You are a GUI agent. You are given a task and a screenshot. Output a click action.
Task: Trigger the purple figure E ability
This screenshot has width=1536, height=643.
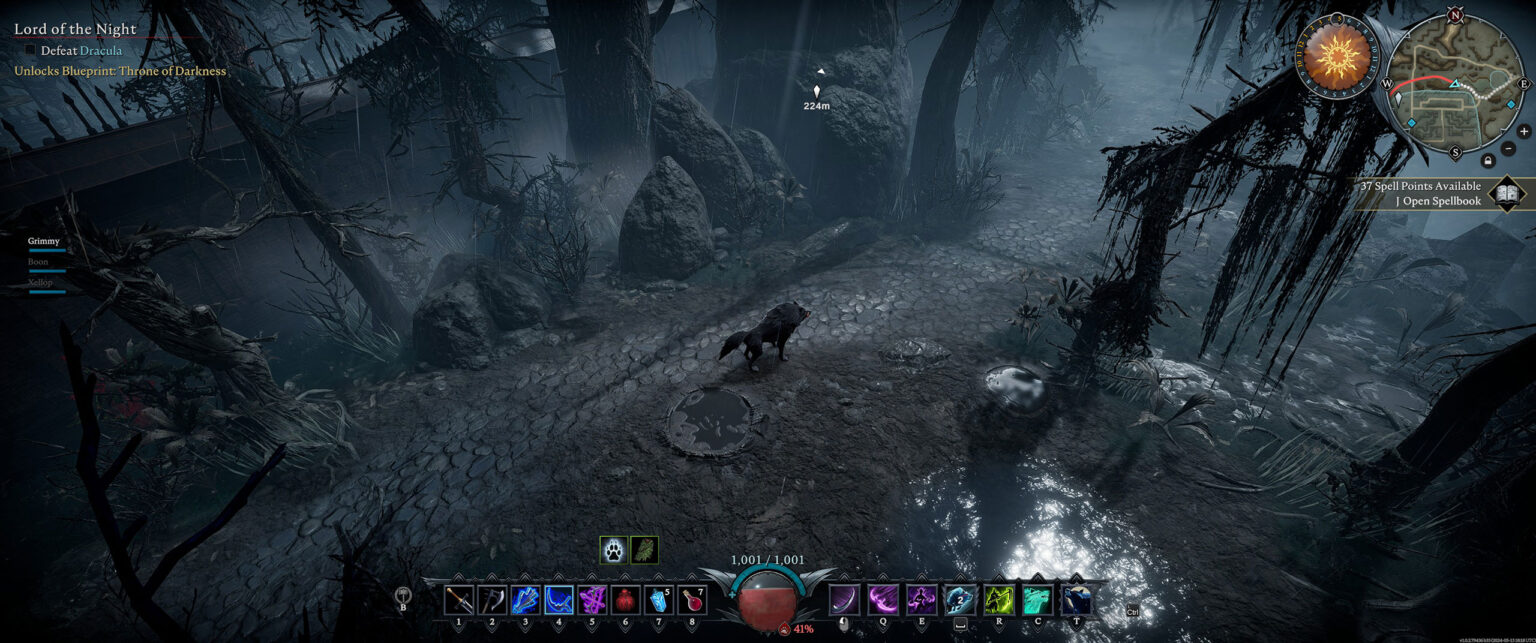pyautogui.click(x=922, y=600)
